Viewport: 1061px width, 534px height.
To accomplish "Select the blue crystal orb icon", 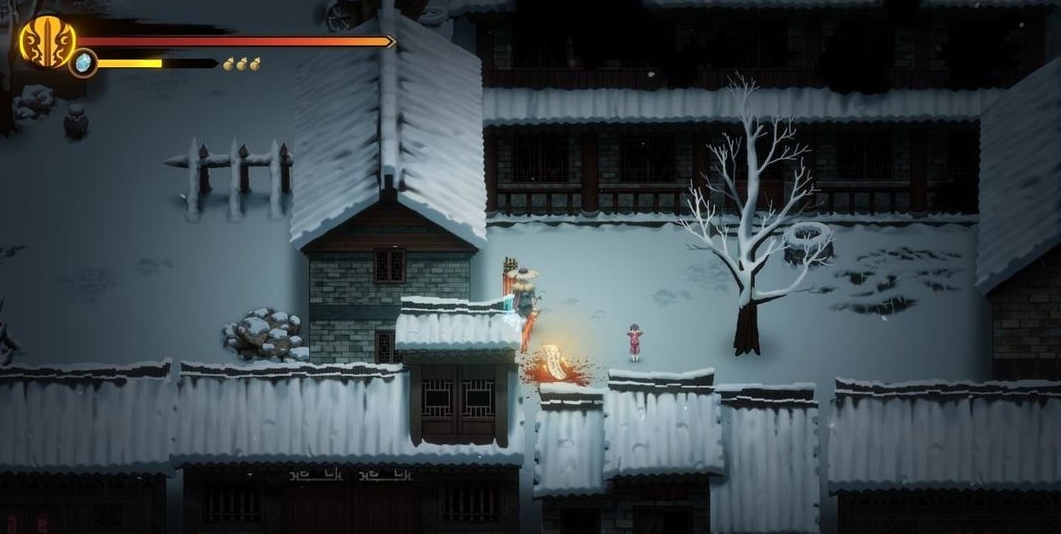I will point(83,63).
